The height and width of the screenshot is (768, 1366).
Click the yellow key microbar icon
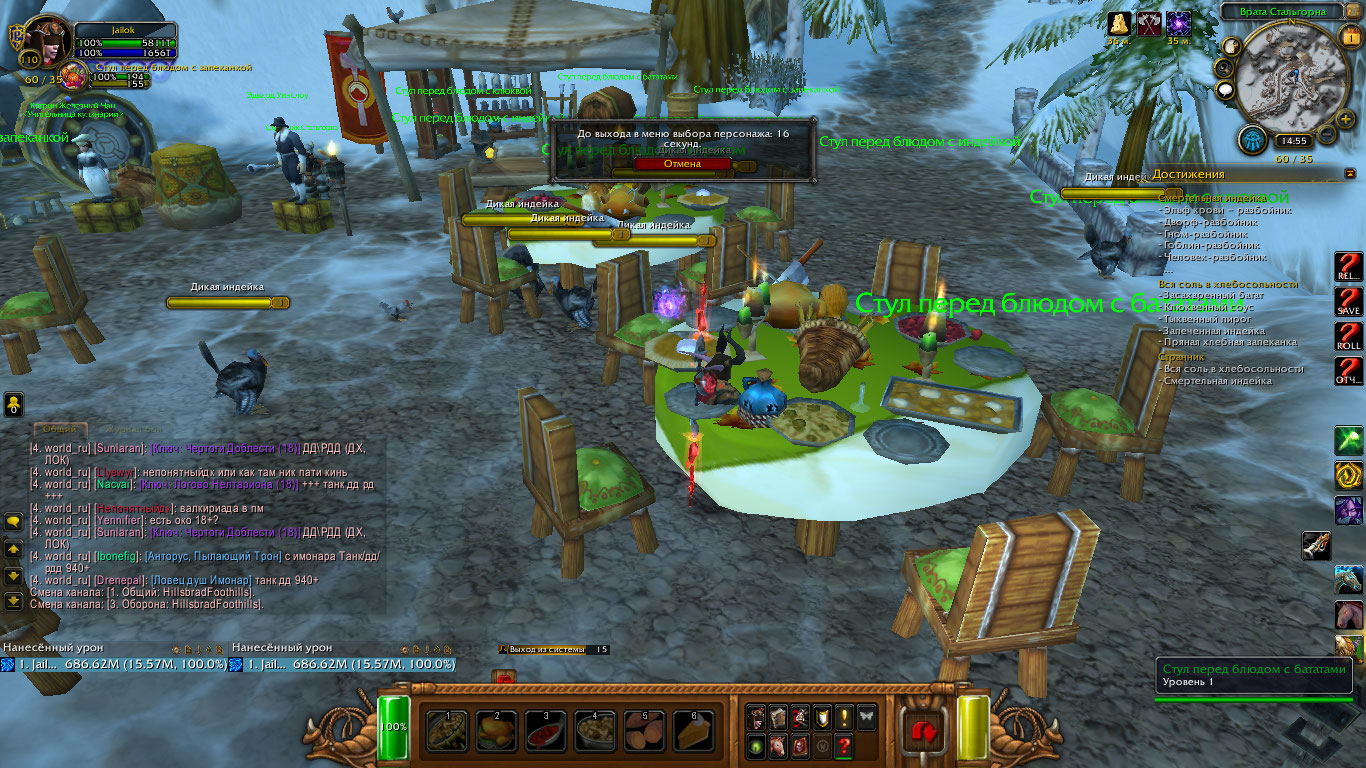[x=14, y=404]
